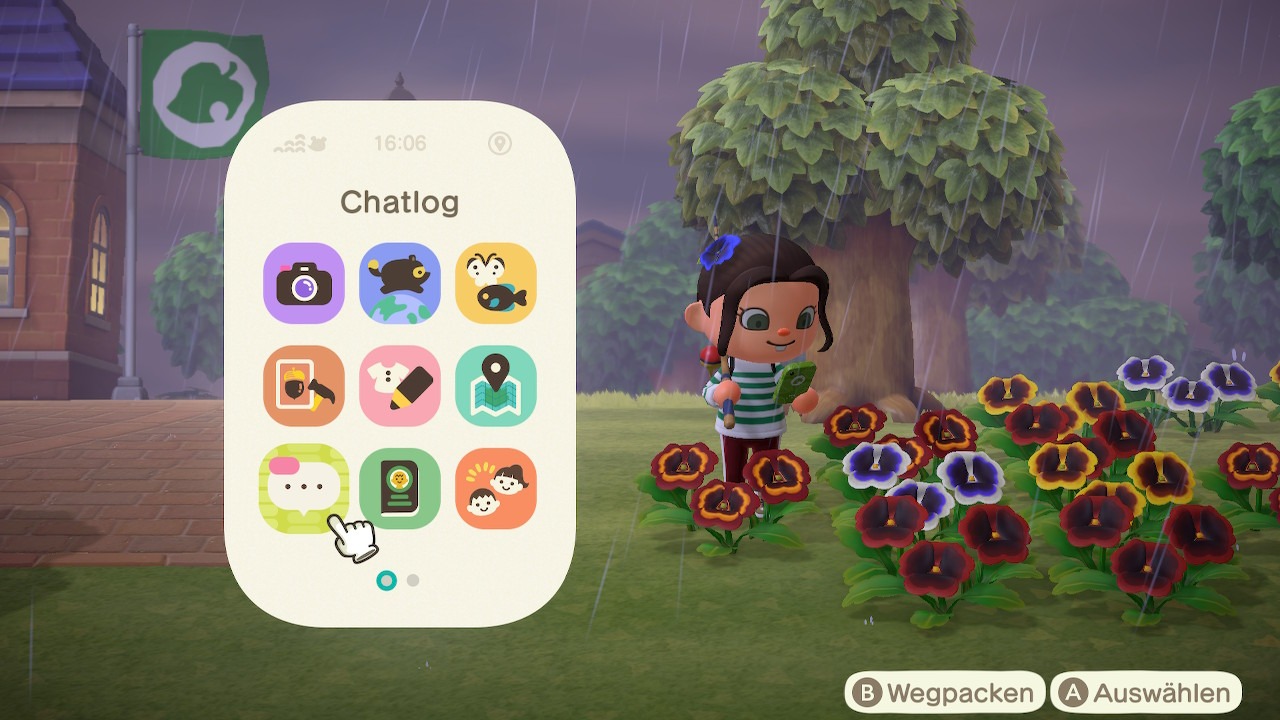
Task: Show the island Map app
Action: pyautogui.click(x=496, y=386)
